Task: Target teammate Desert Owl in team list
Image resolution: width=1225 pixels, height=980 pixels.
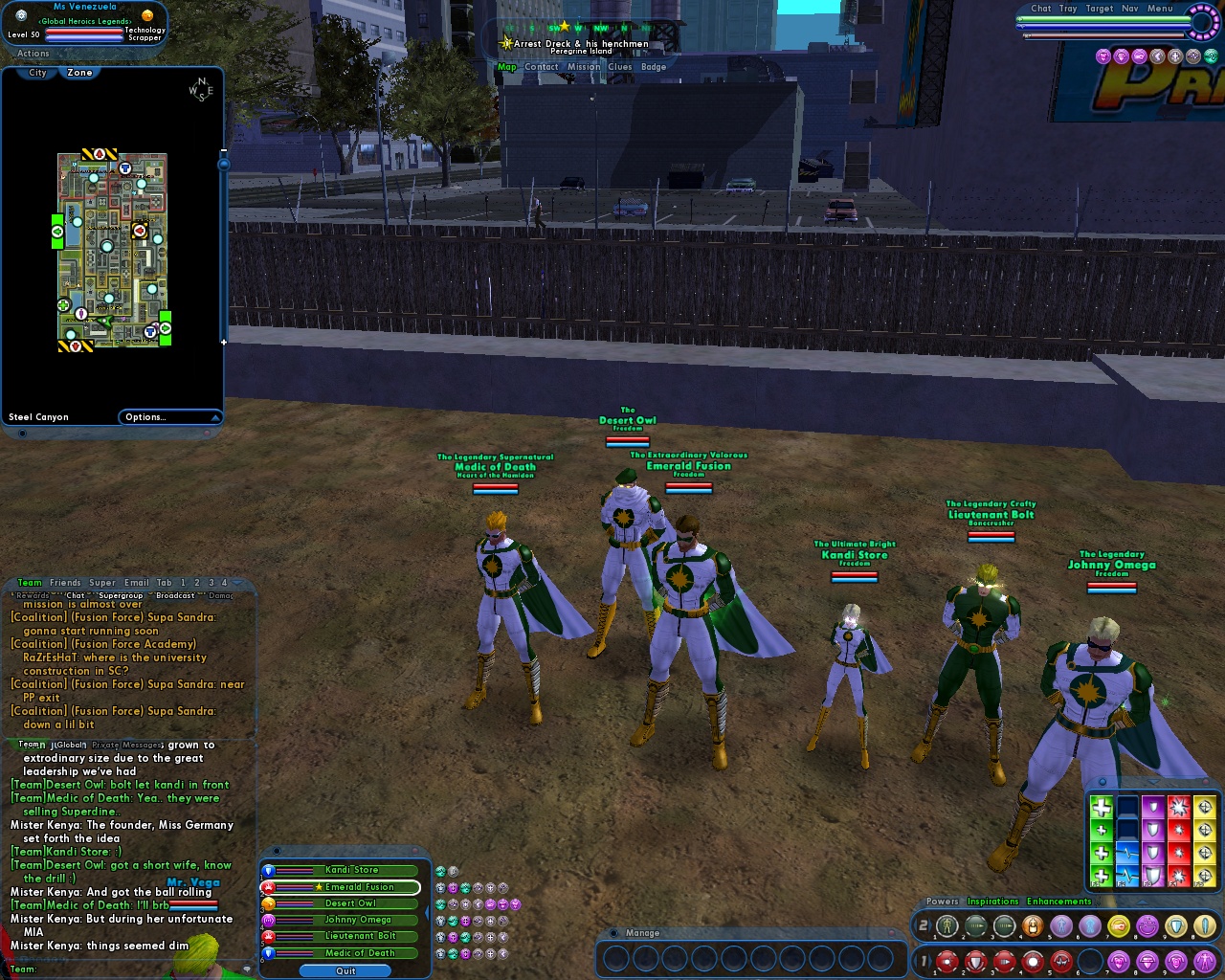Action: [350, 903]
